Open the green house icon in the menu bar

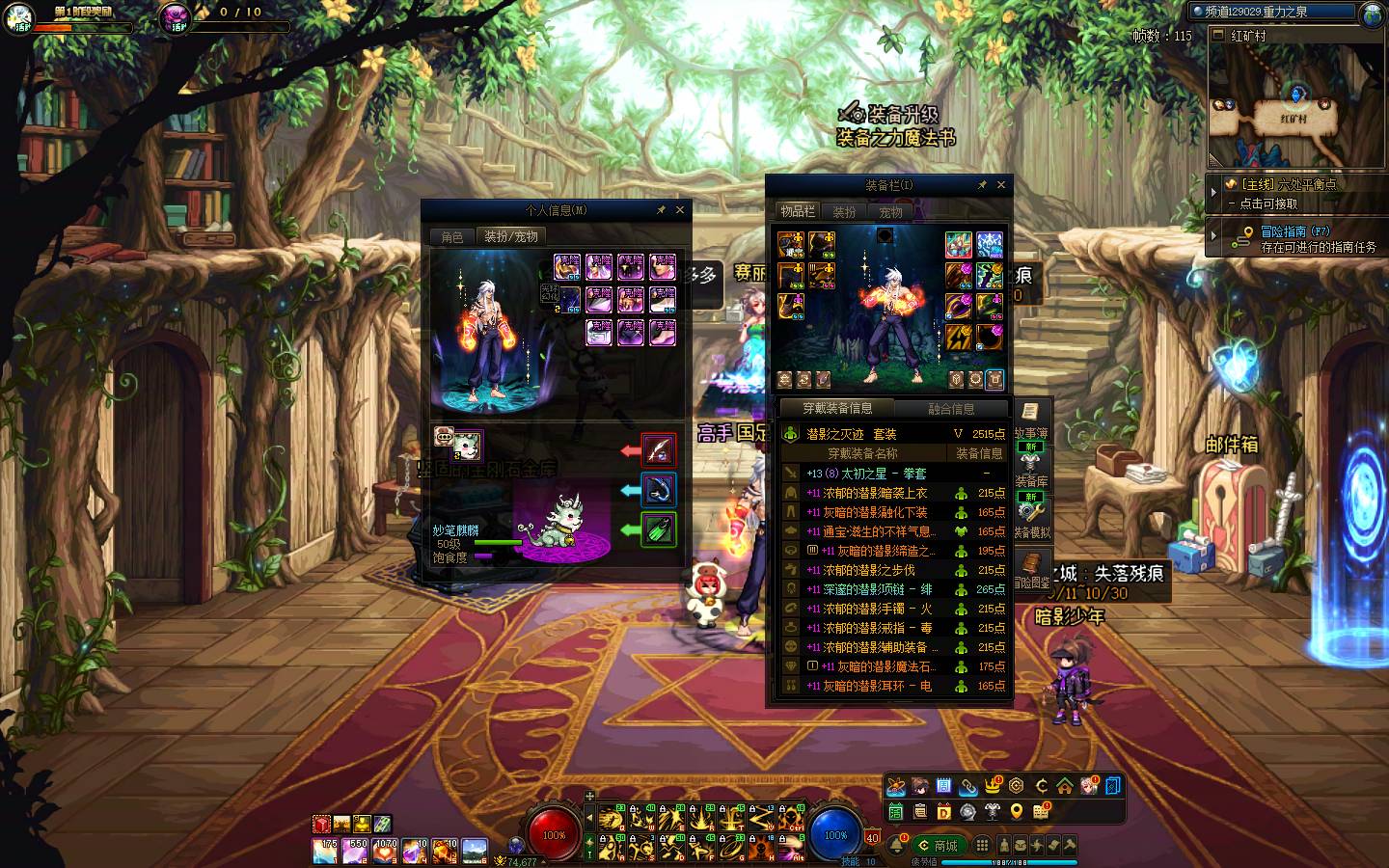pos(1064,786)
